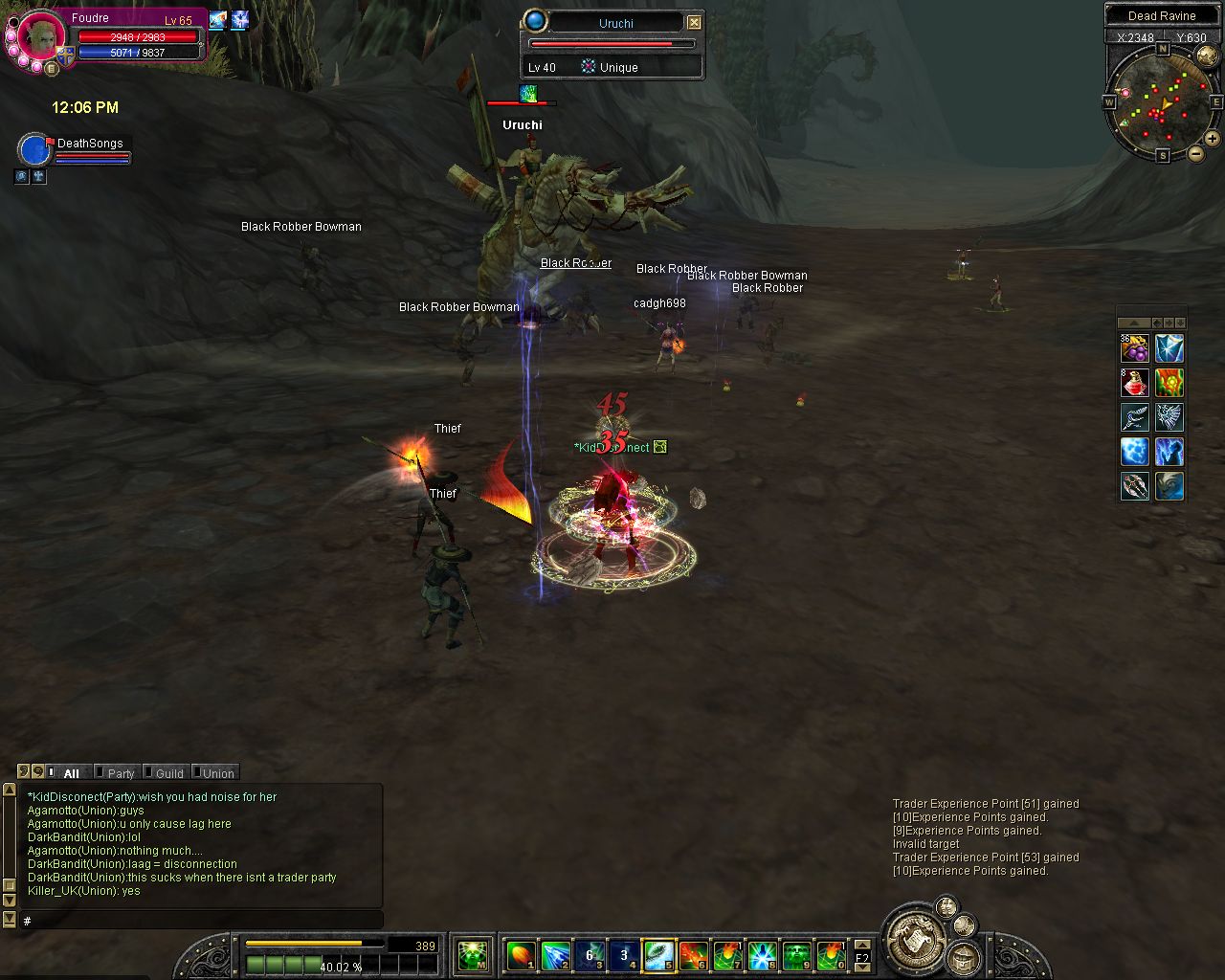Select party member DeathSongs portrait
This screenshot has height=980, width=1225.
(x=35, y=150)
